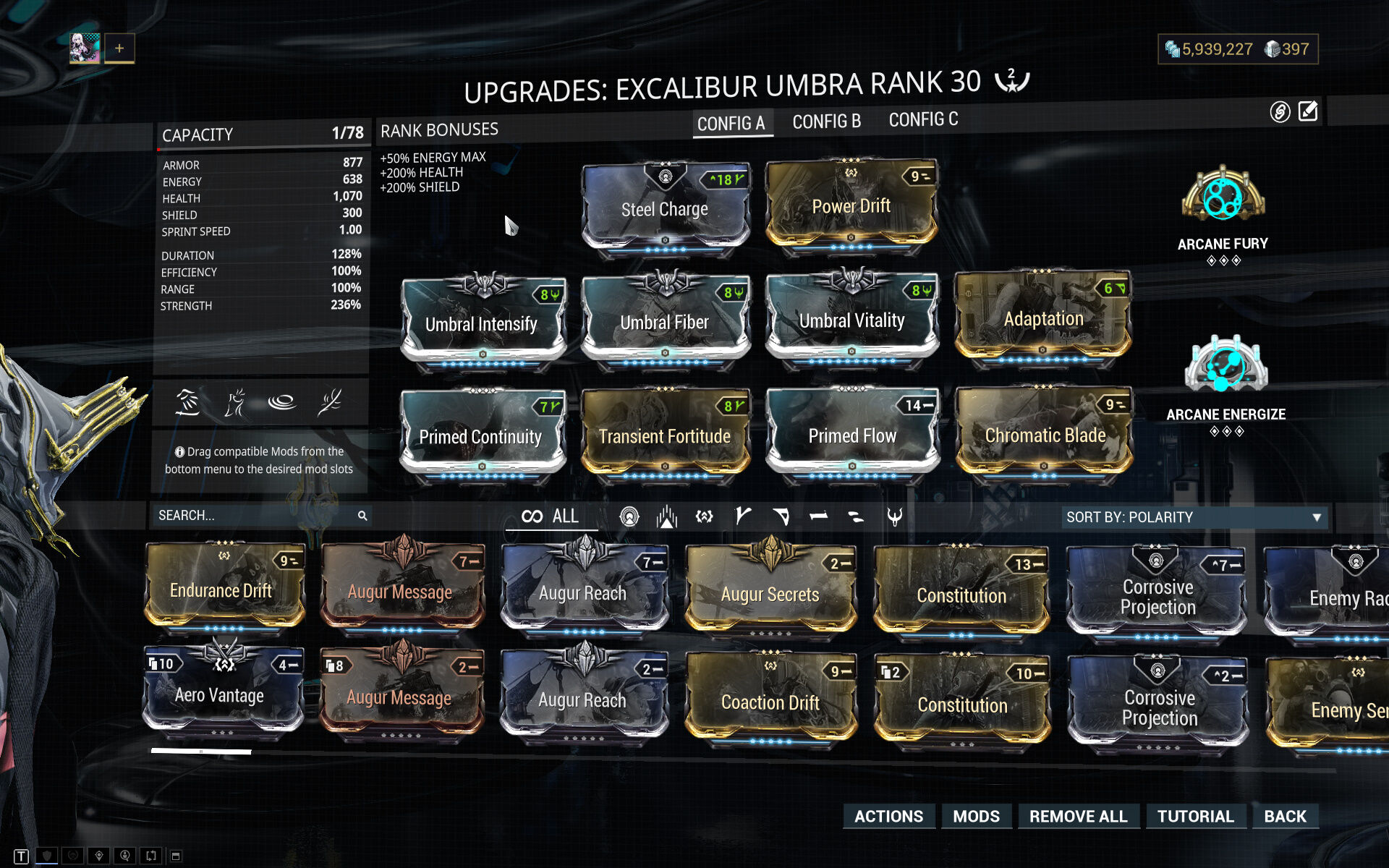This screenshot has height=868, width=1389.
Task: Switch to the Config B tab
Action: pyautogui.click(x=826, y=122)
